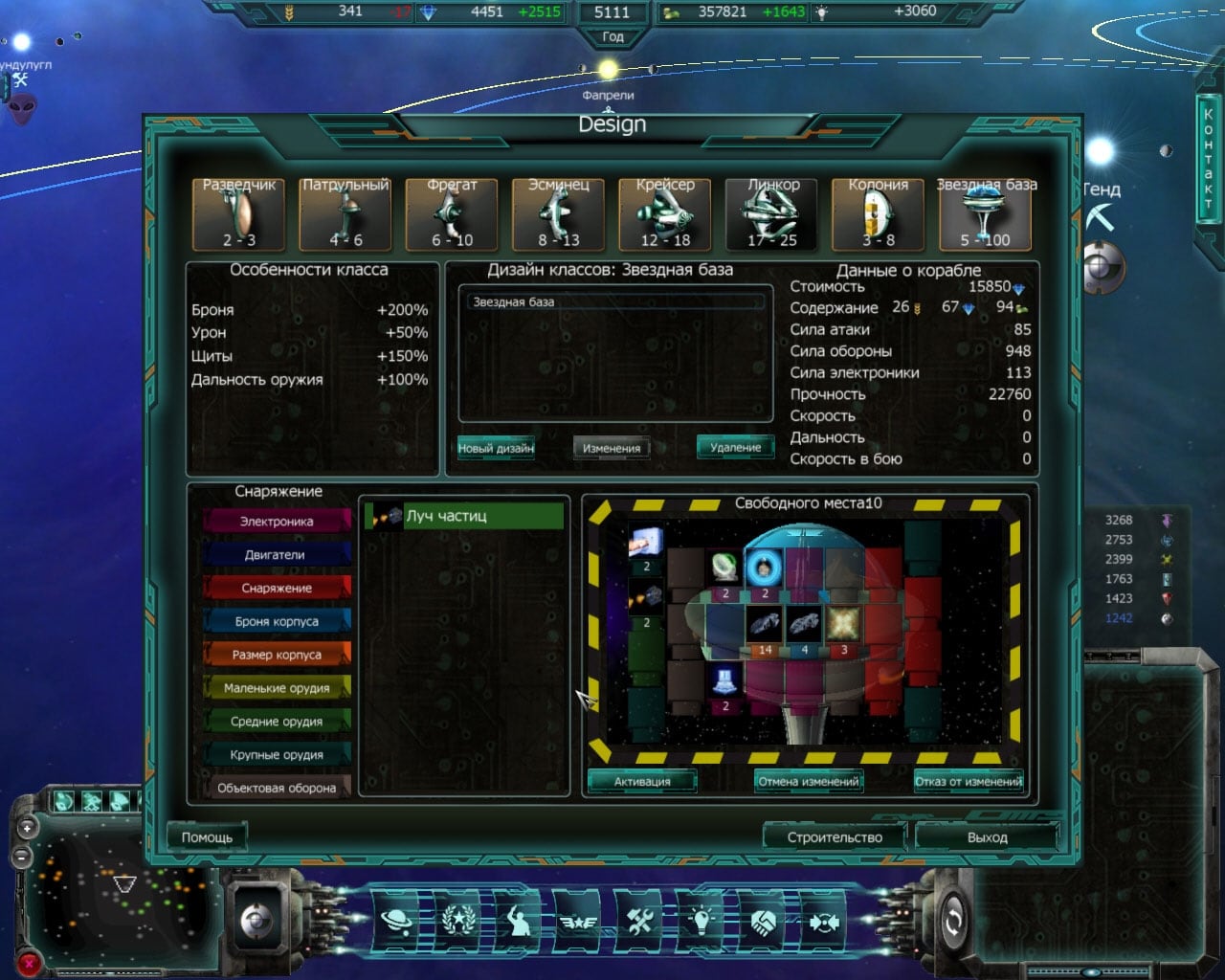Viewport: 1225px width, 980px height.
Task: Click Отмена изменений
Action: [x=809, y=781]
